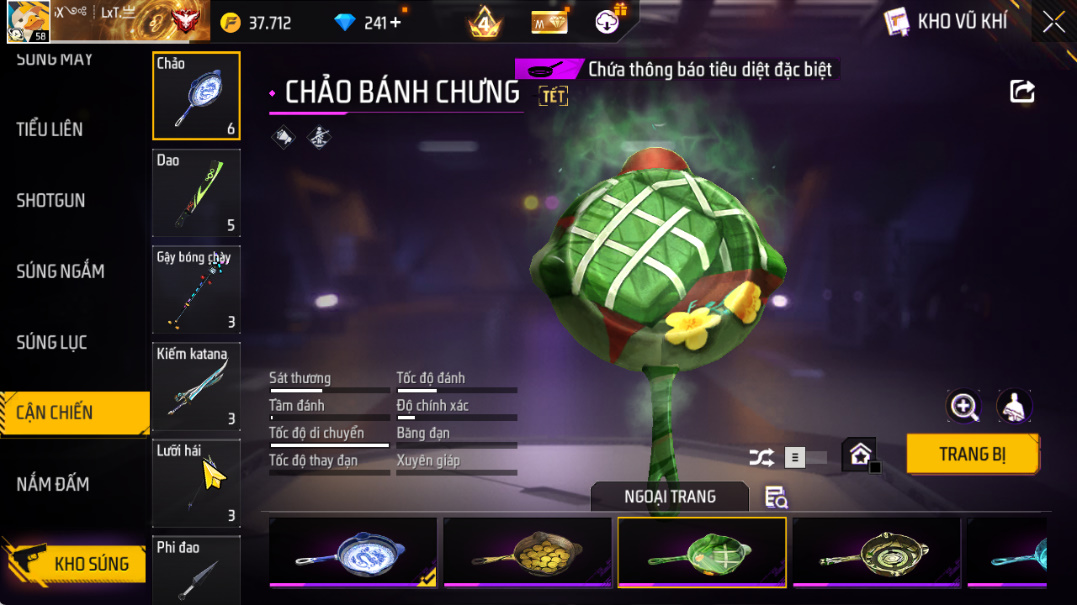The image size is (1077, 605).
Task: Click the magnifier zoom icon
Action: [x=964, y=406]
